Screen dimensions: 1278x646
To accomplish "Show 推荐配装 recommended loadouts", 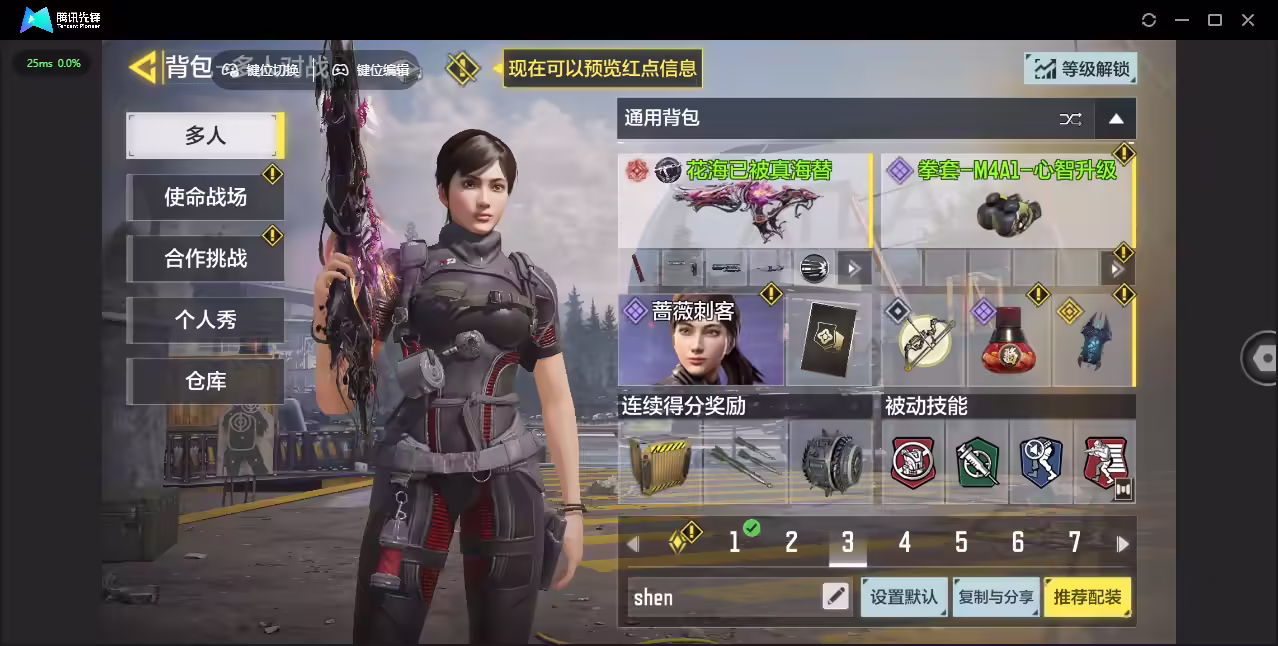I will (1087, 597).
